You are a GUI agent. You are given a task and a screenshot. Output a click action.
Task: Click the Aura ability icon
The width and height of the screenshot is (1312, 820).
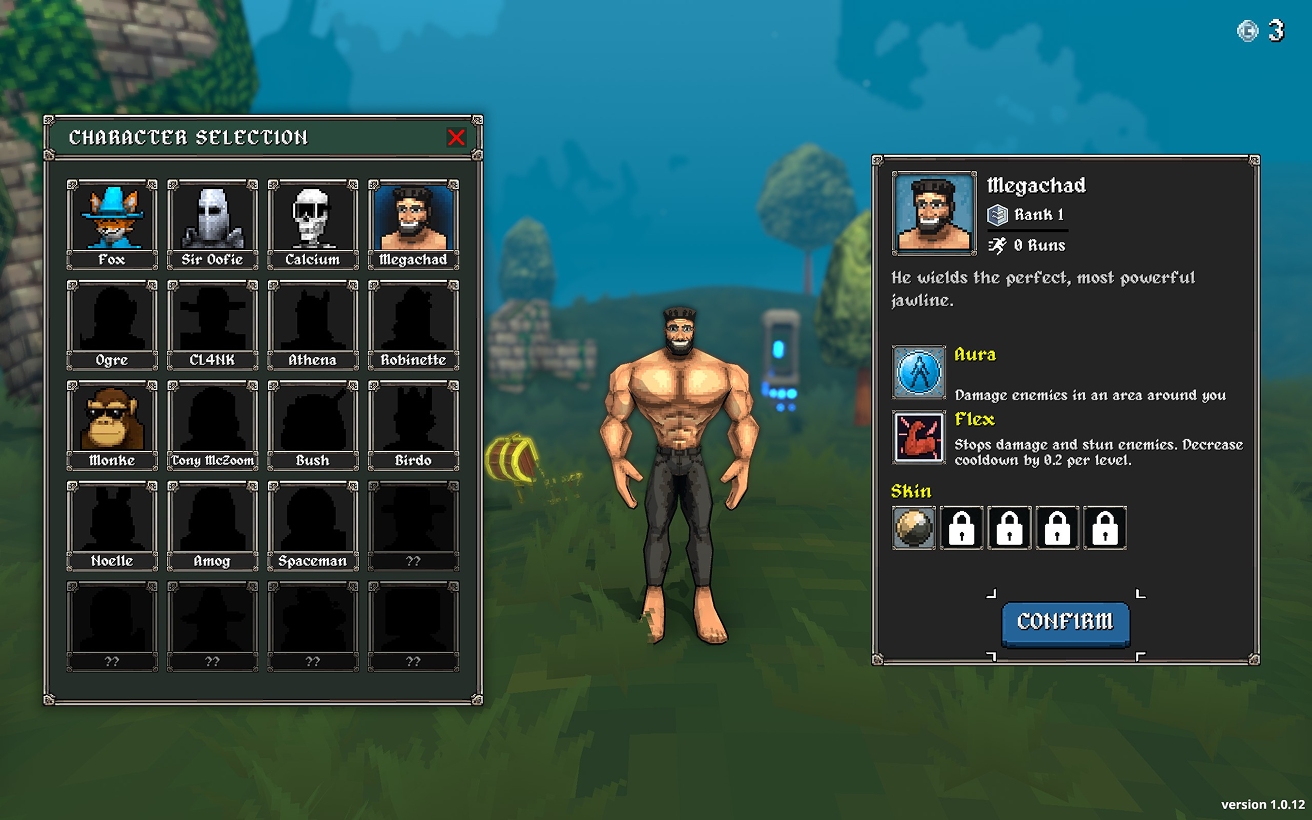[919, 372]
